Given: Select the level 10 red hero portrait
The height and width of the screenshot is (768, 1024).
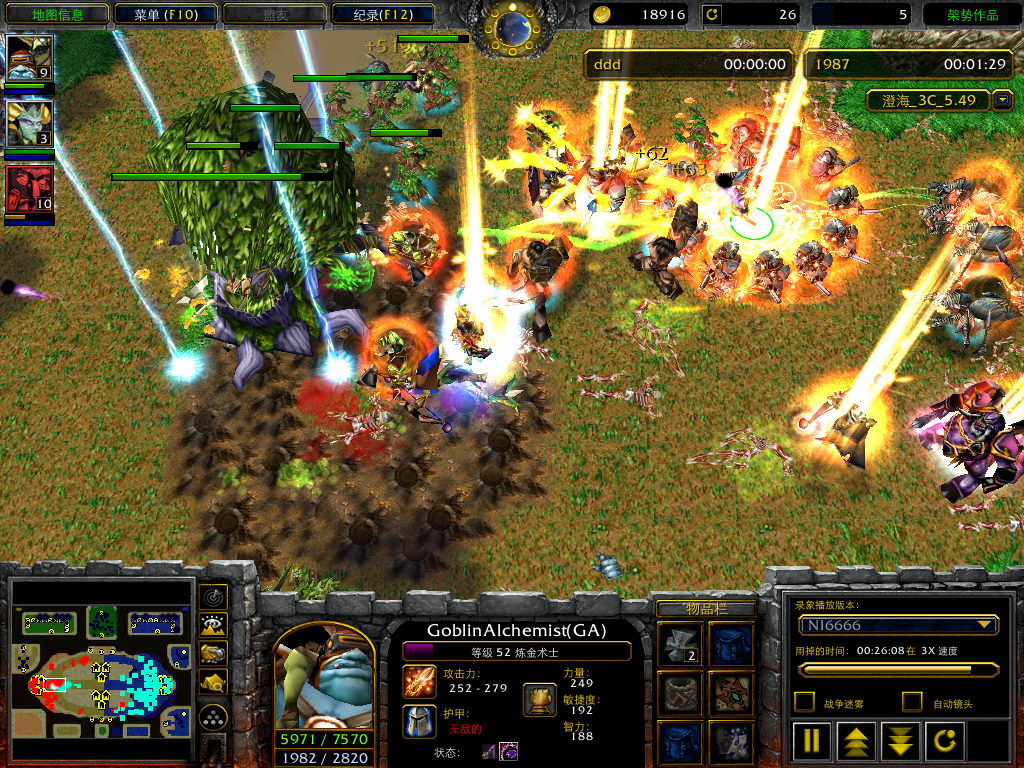Looking at the screenshot, I should pyautogui.click(x=29, y=189).
